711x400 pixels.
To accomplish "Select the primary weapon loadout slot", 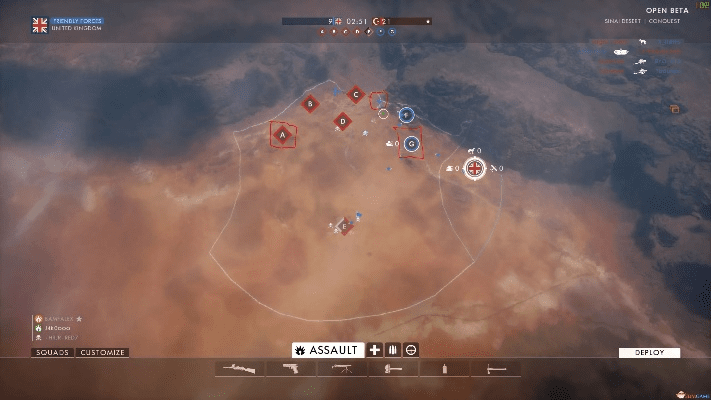I will 240,369.
